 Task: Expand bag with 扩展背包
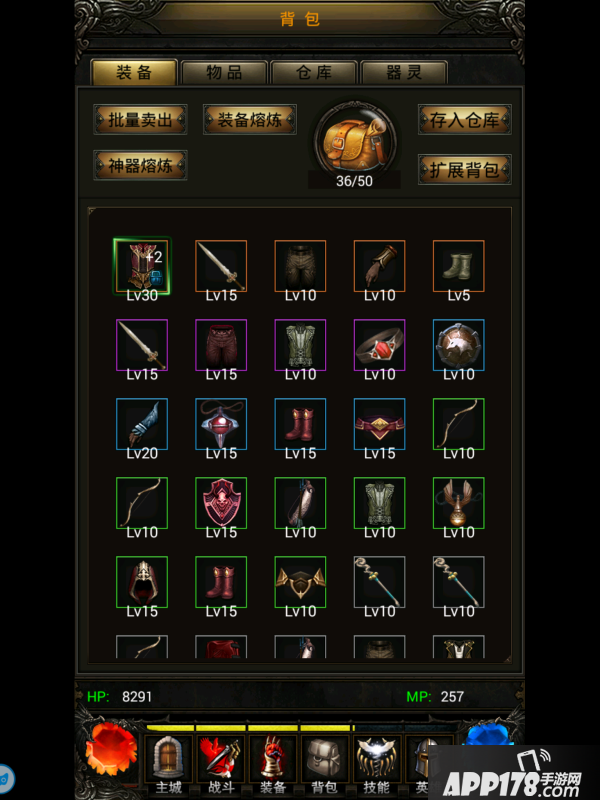pyautogui.click(x=464, y=169)
